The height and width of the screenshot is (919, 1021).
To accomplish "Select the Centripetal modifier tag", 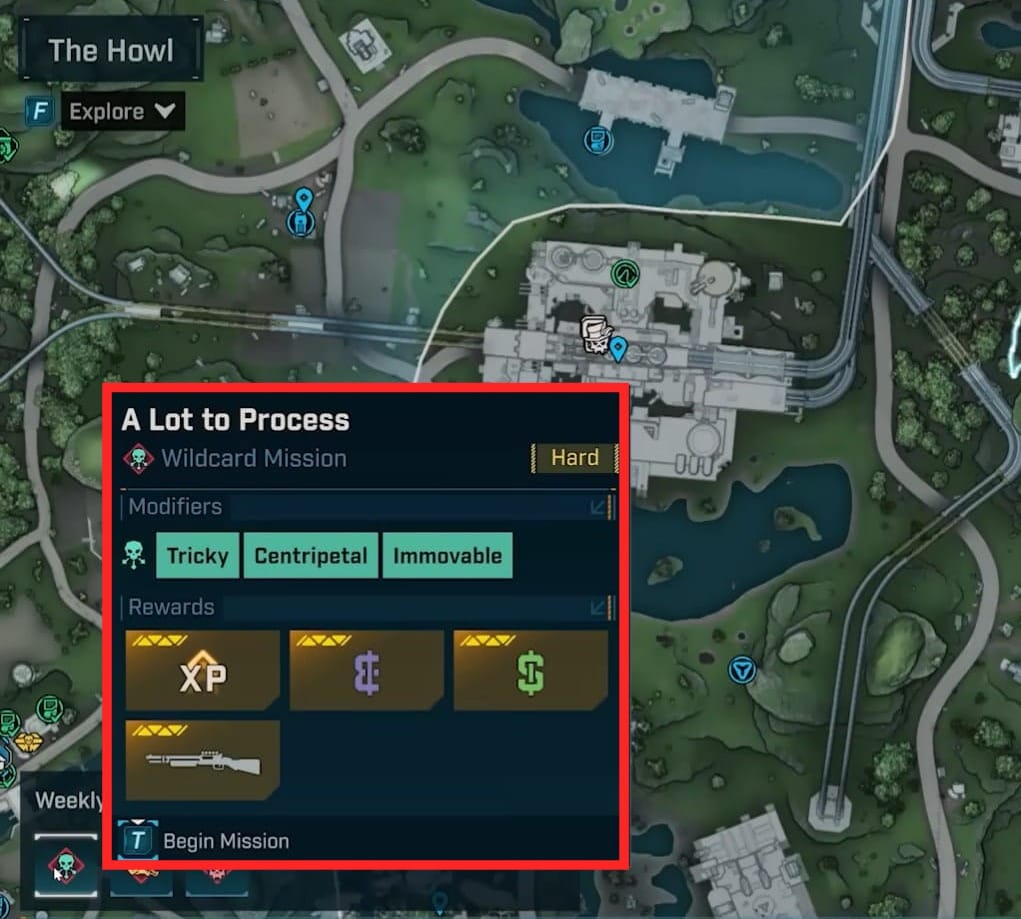I will click(311, 556).
